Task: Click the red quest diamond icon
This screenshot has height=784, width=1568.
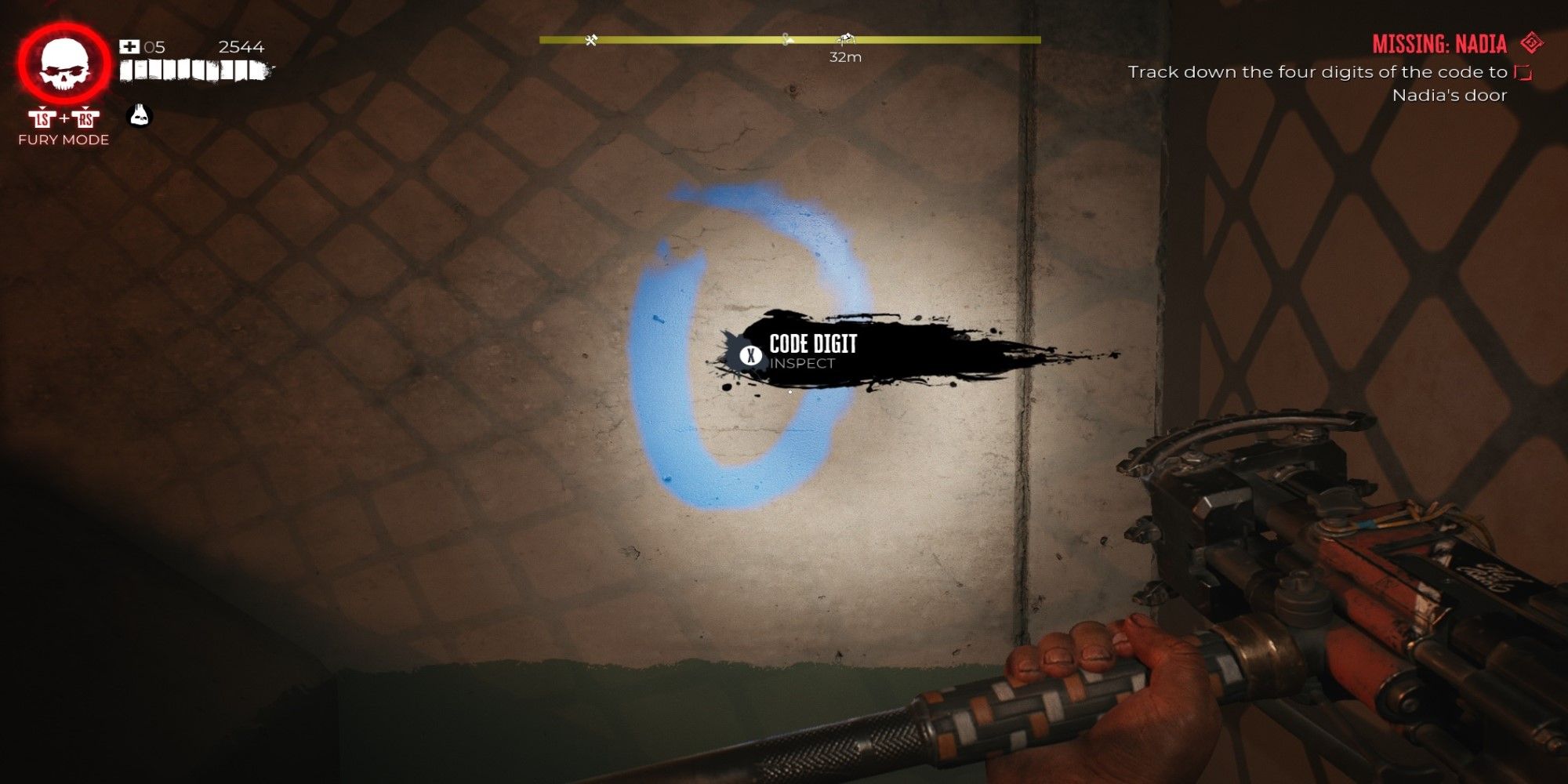Action: point(1530,43)
